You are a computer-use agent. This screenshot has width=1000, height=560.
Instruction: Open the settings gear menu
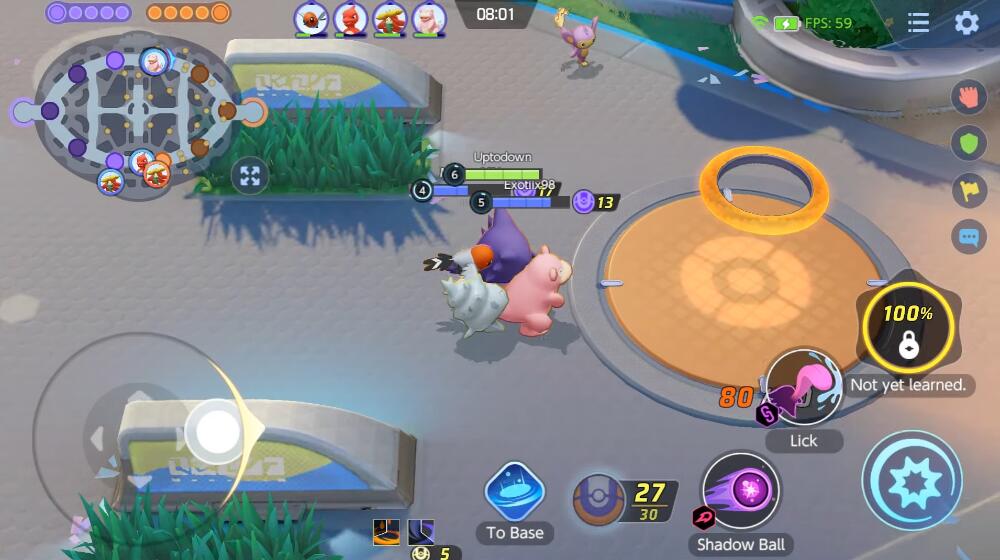point(967,23)
